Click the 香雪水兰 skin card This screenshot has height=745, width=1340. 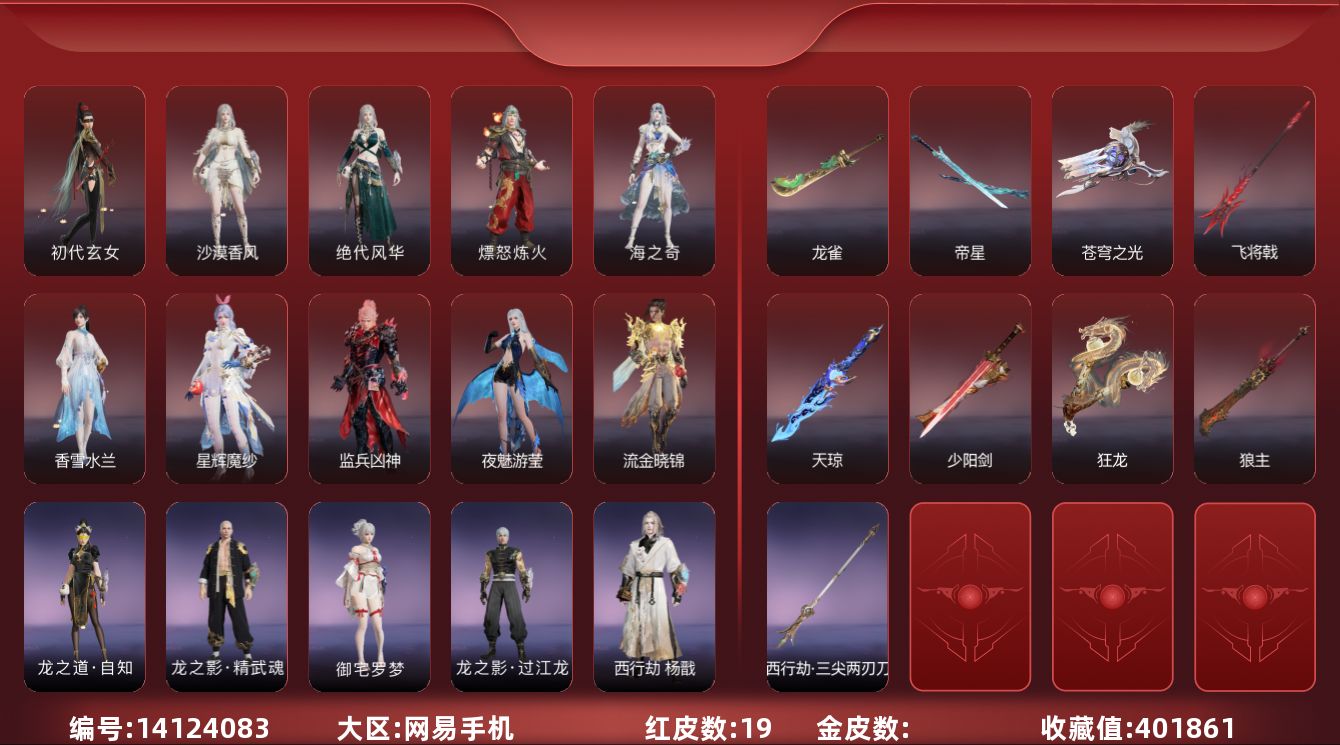(x=85, y=388)
